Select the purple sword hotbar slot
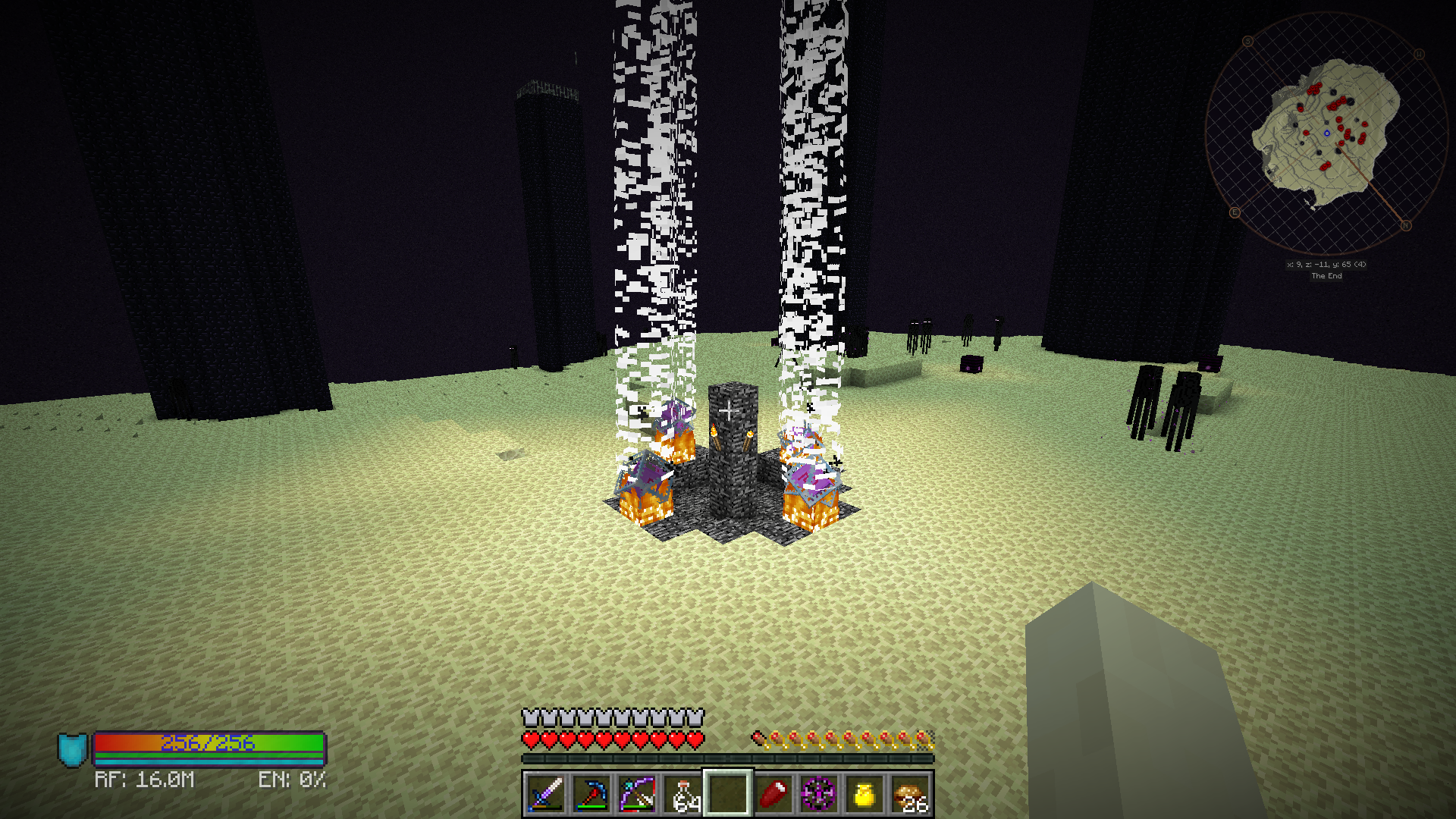 [x=546, y=794]
